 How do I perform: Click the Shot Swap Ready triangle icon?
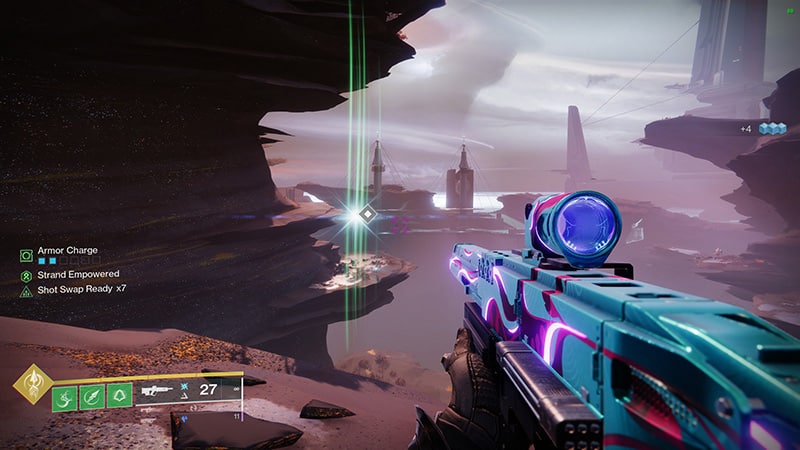(26, 291)
